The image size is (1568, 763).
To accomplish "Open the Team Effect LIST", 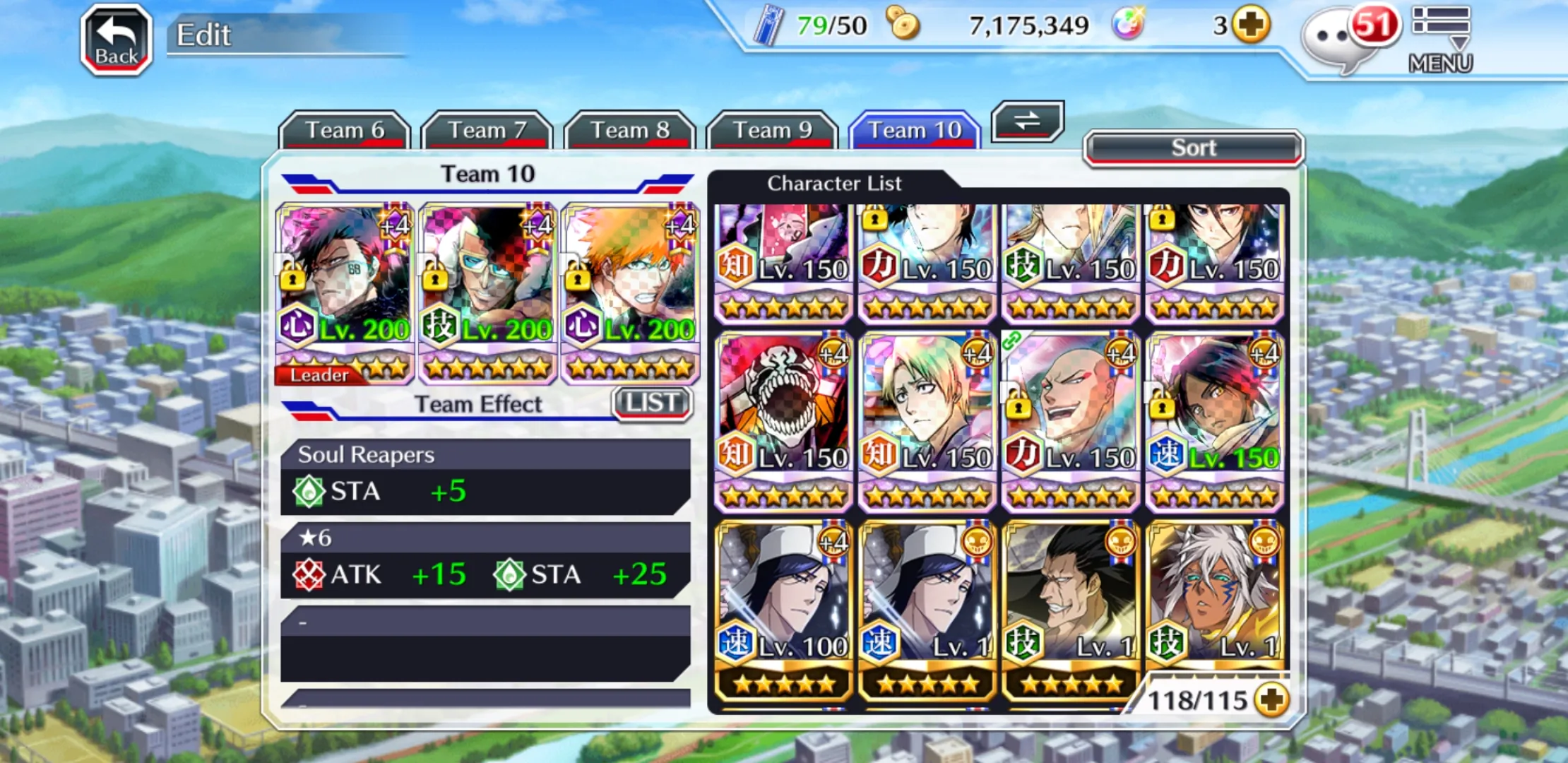I will [651, 403].
